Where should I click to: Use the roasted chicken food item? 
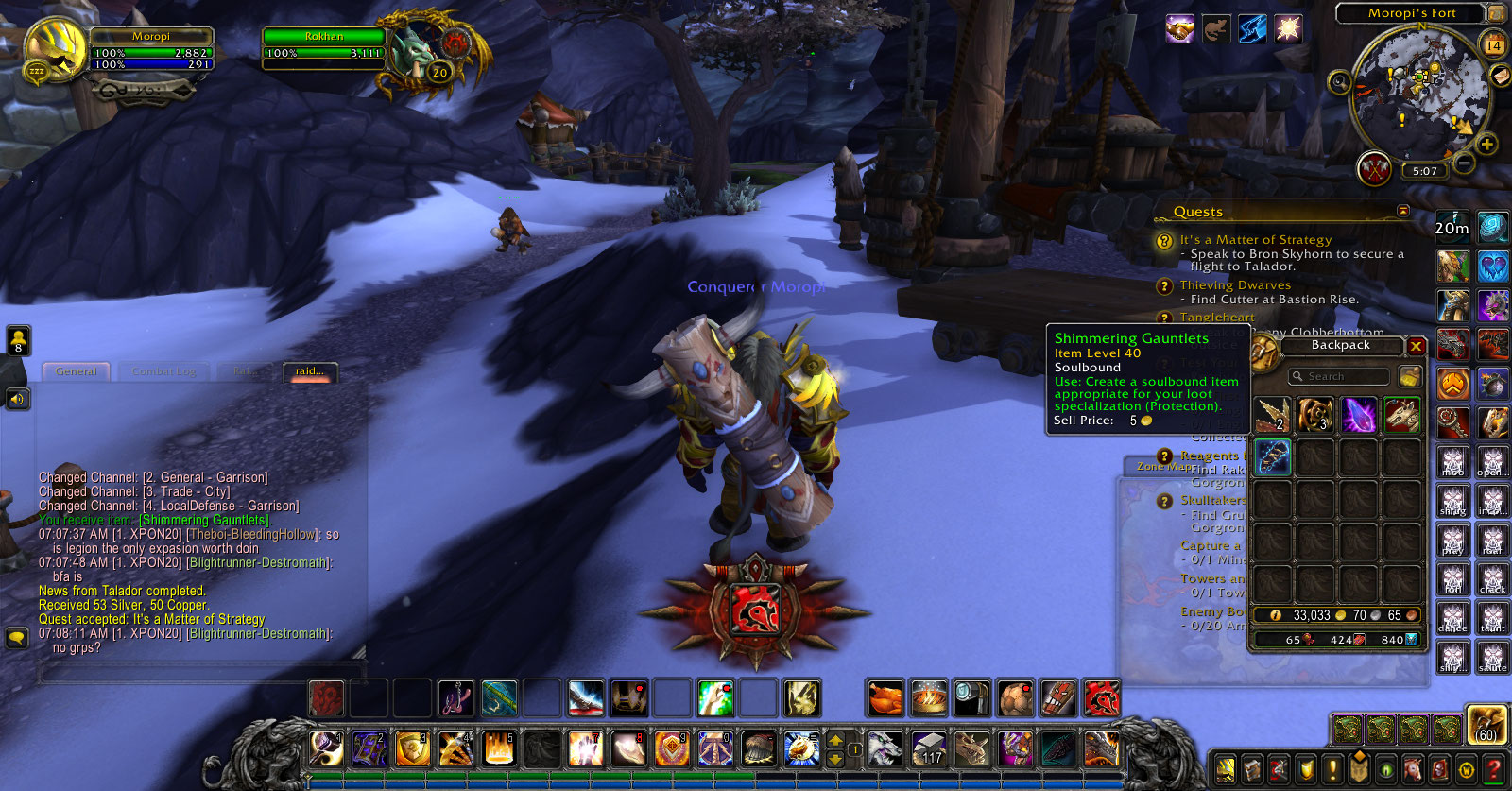tap(886, 699)
